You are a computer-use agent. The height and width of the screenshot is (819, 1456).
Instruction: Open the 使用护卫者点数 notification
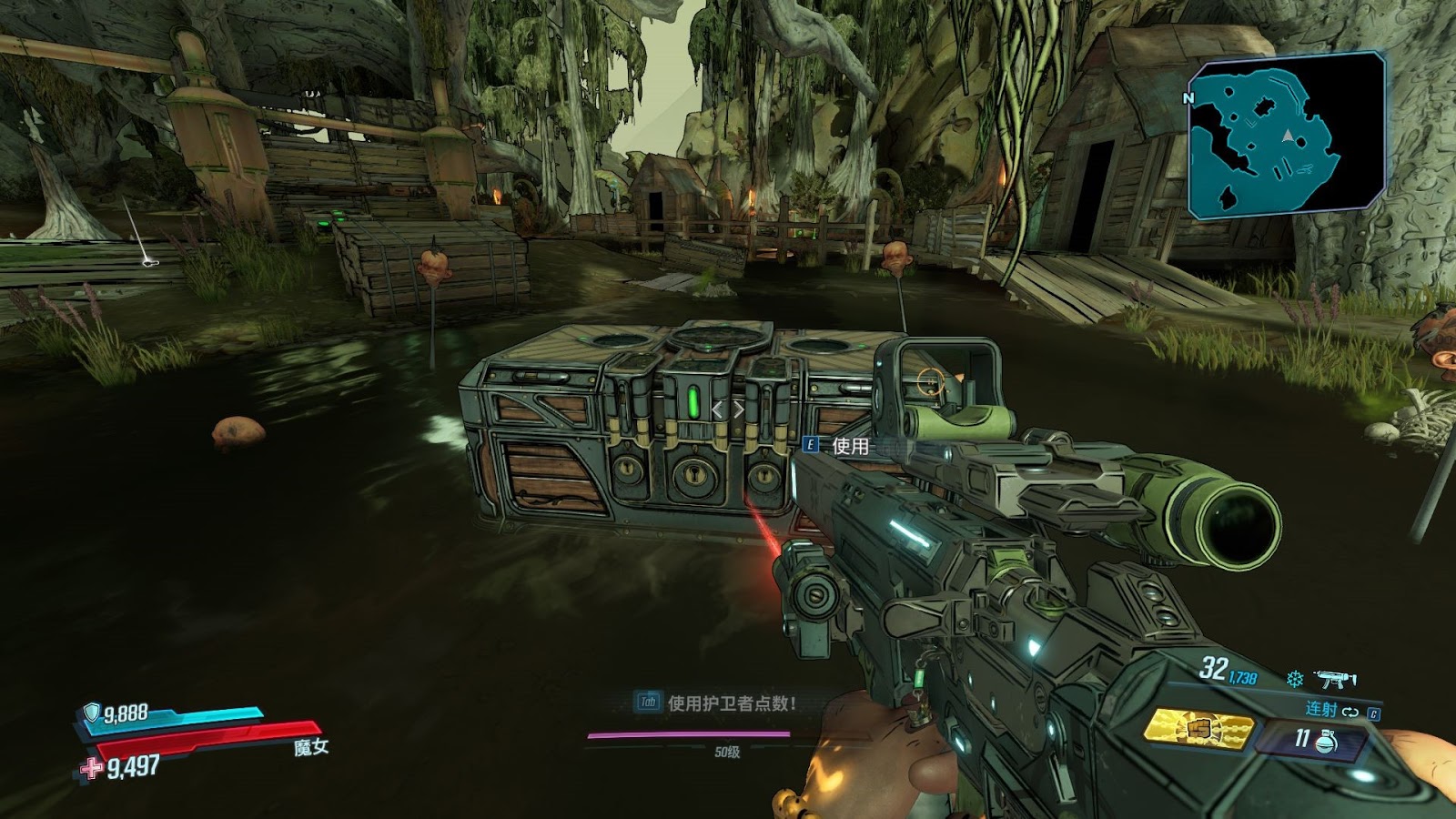[719, 703]
